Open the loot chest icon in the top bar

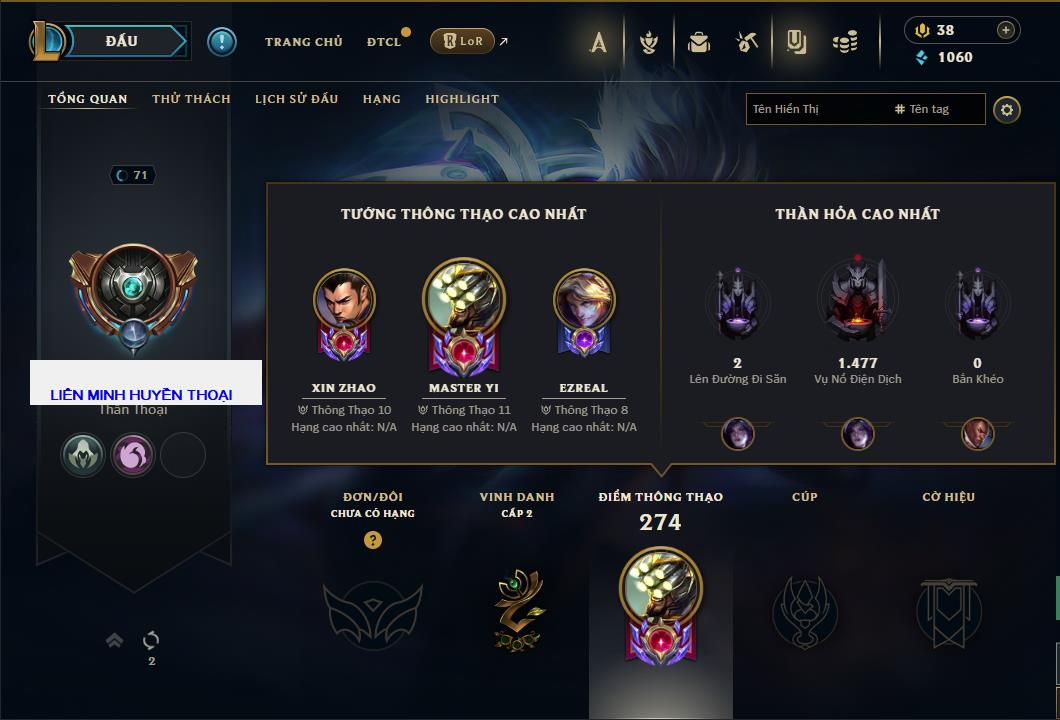[699, 42]
